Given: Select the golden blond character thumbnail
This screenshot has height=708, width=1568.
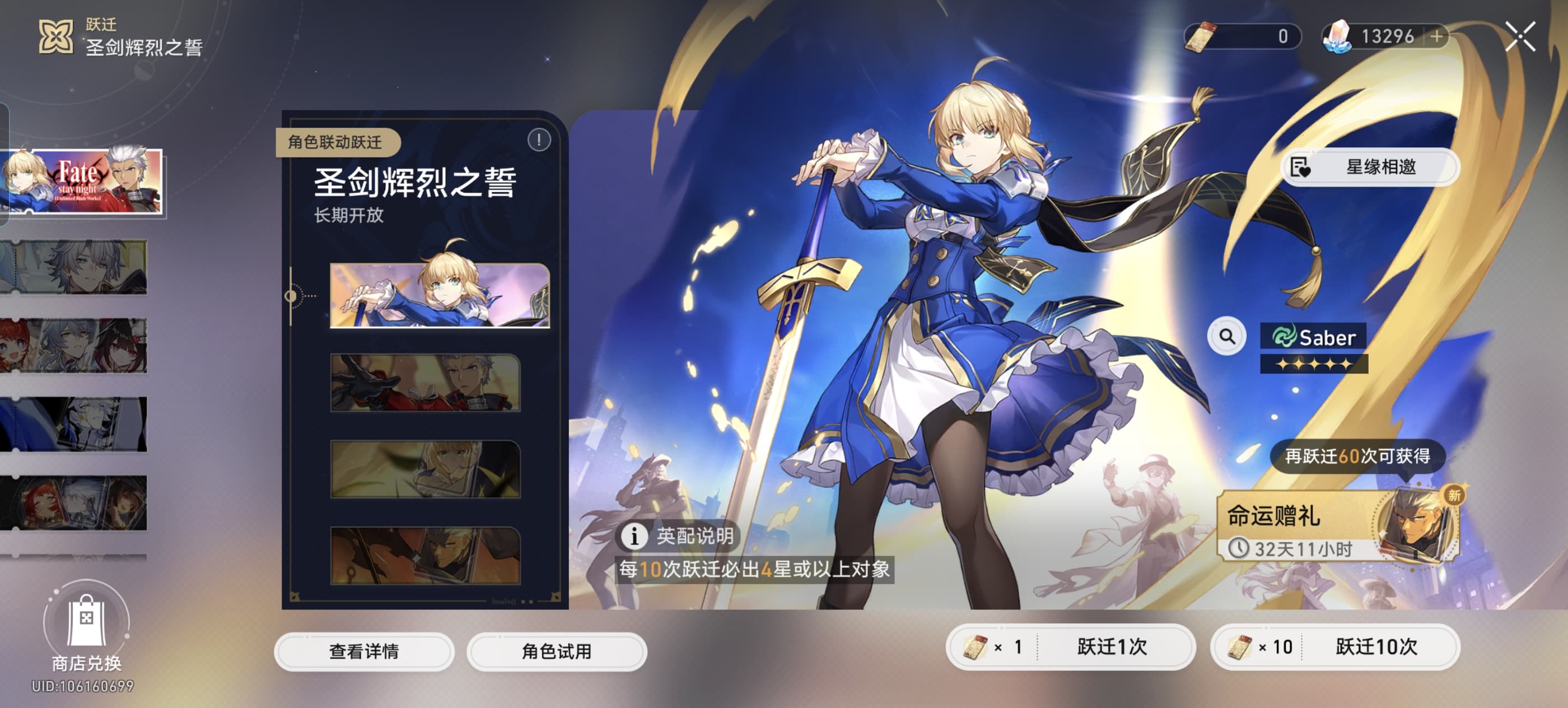Looking at the screenshot, I should tap(425, 469).
